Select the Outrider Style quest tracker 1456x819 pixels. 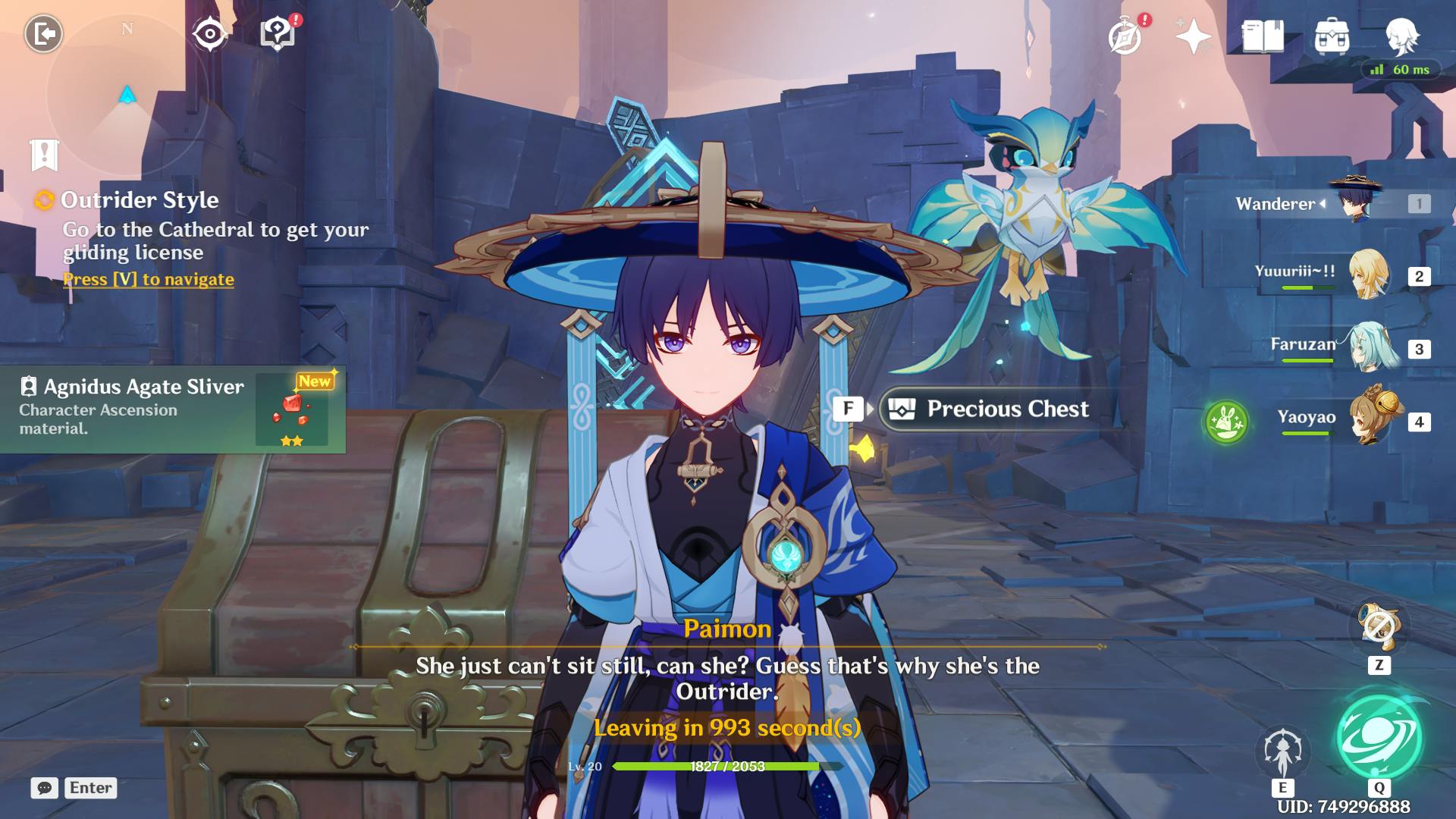140,200
